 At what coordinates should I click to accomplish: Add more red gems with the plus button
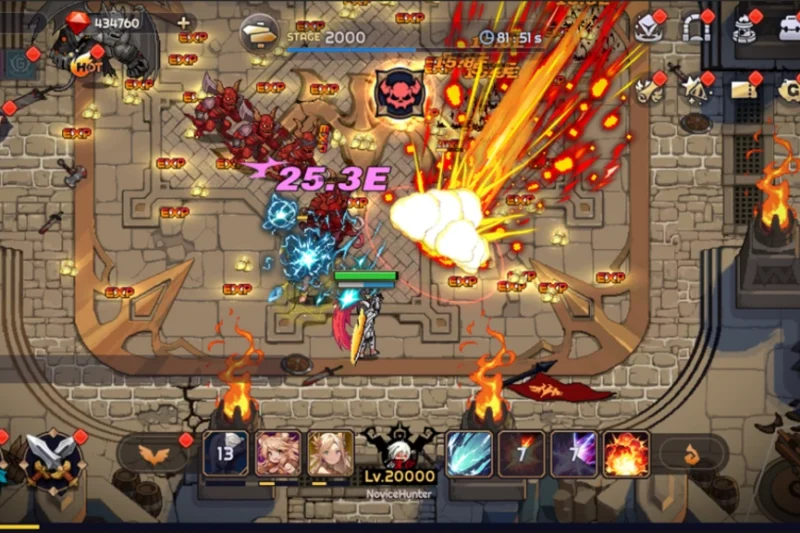click(x=182, y=21)
